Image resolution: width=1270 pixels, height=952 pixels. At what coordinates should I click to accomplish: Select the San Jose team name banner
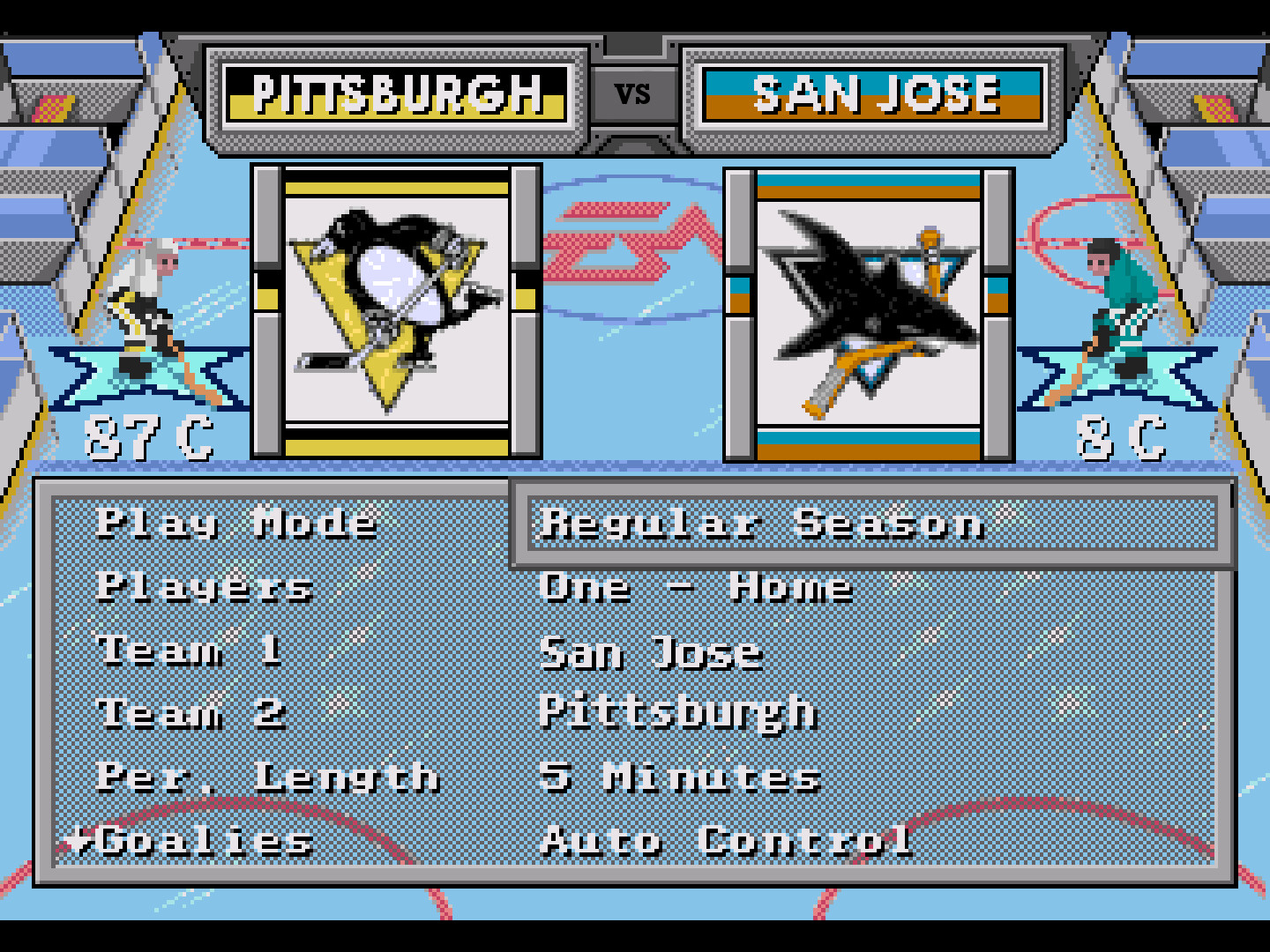point(873,93)
